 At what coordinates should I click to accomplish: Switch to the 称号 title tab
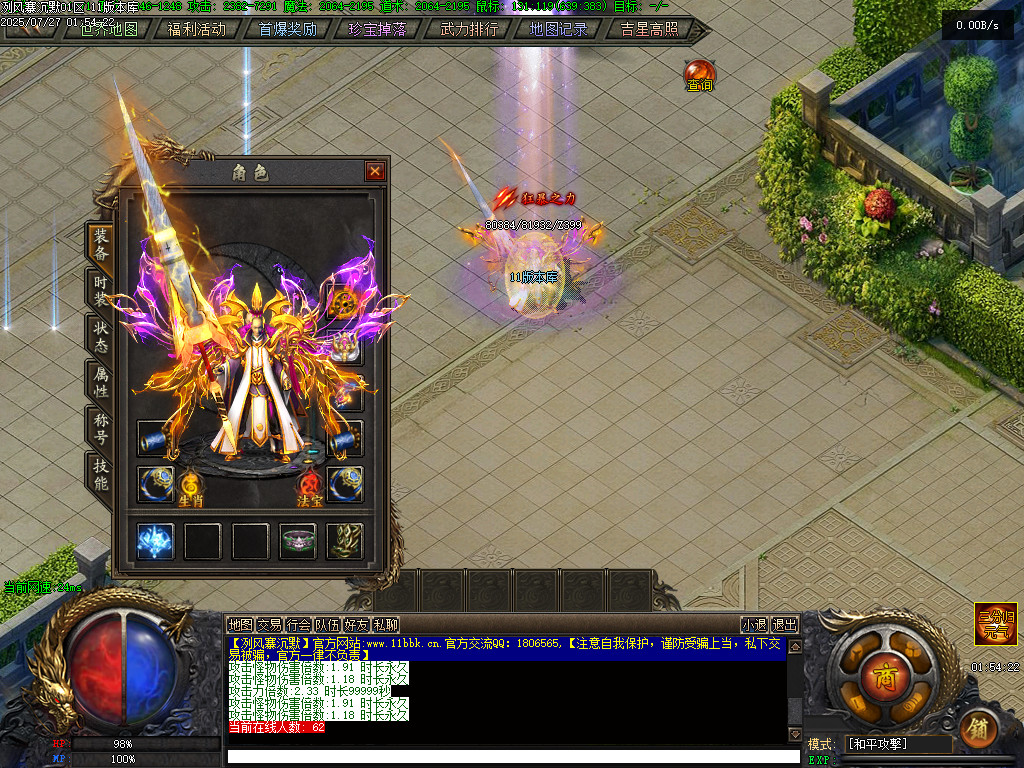(101, 427)
